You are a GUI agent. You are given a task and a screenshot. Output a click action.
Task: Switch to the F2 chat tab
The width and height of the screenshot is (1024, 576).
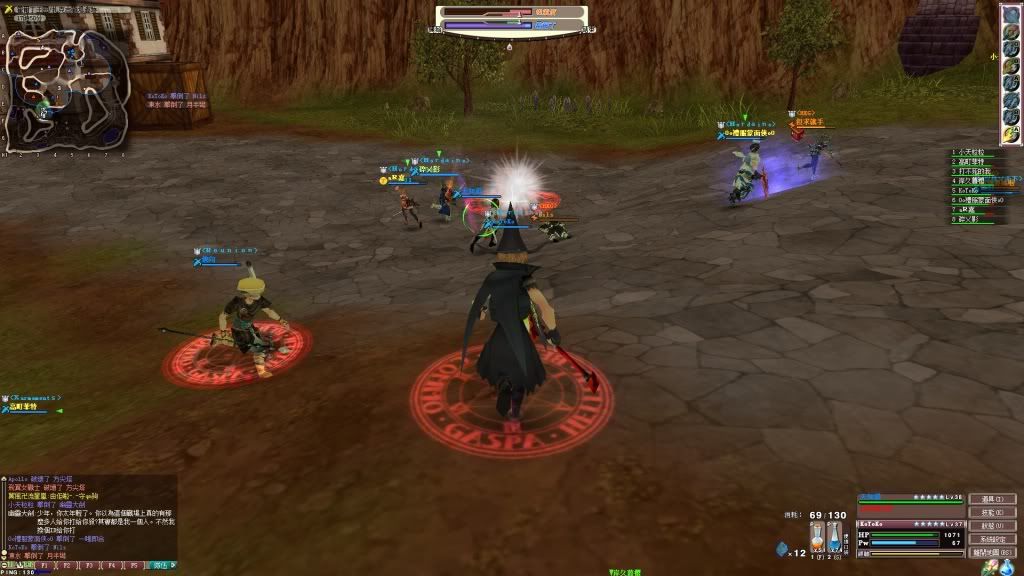tap(65, 566)
